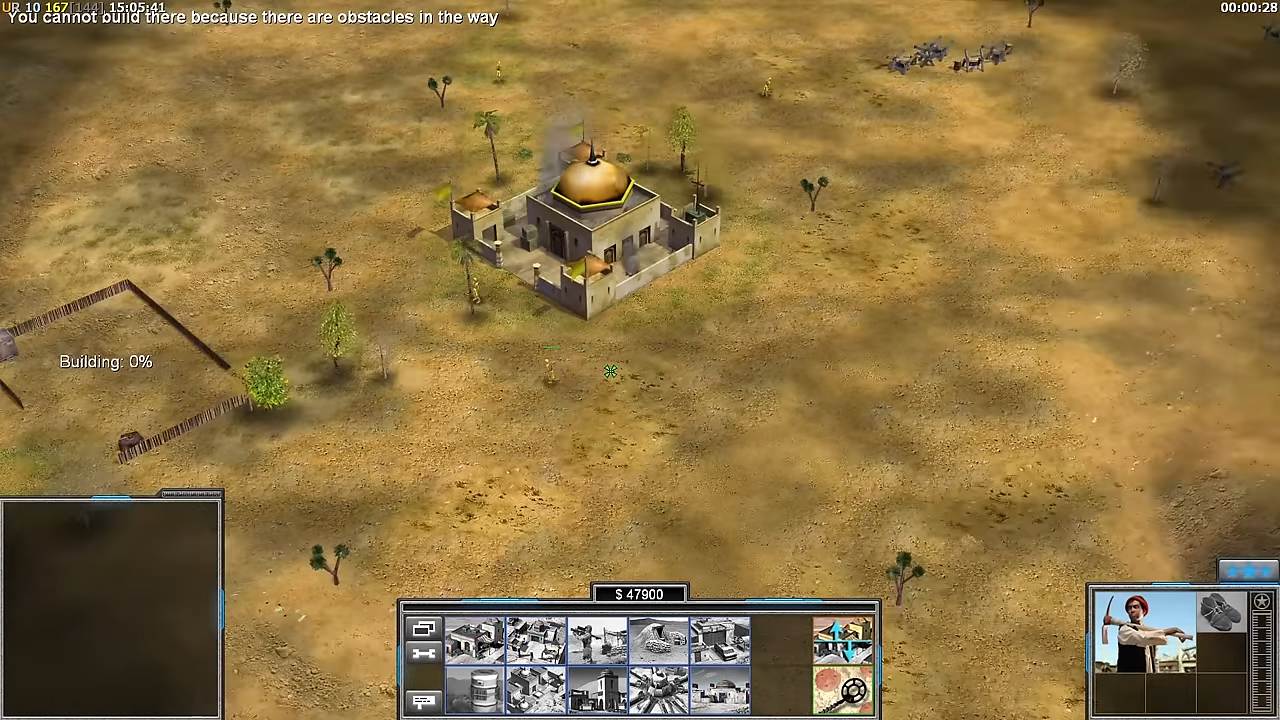Build the towered Palace structure
The height and width of the screenshot is (720, 1280).
[x=597, y=690]
